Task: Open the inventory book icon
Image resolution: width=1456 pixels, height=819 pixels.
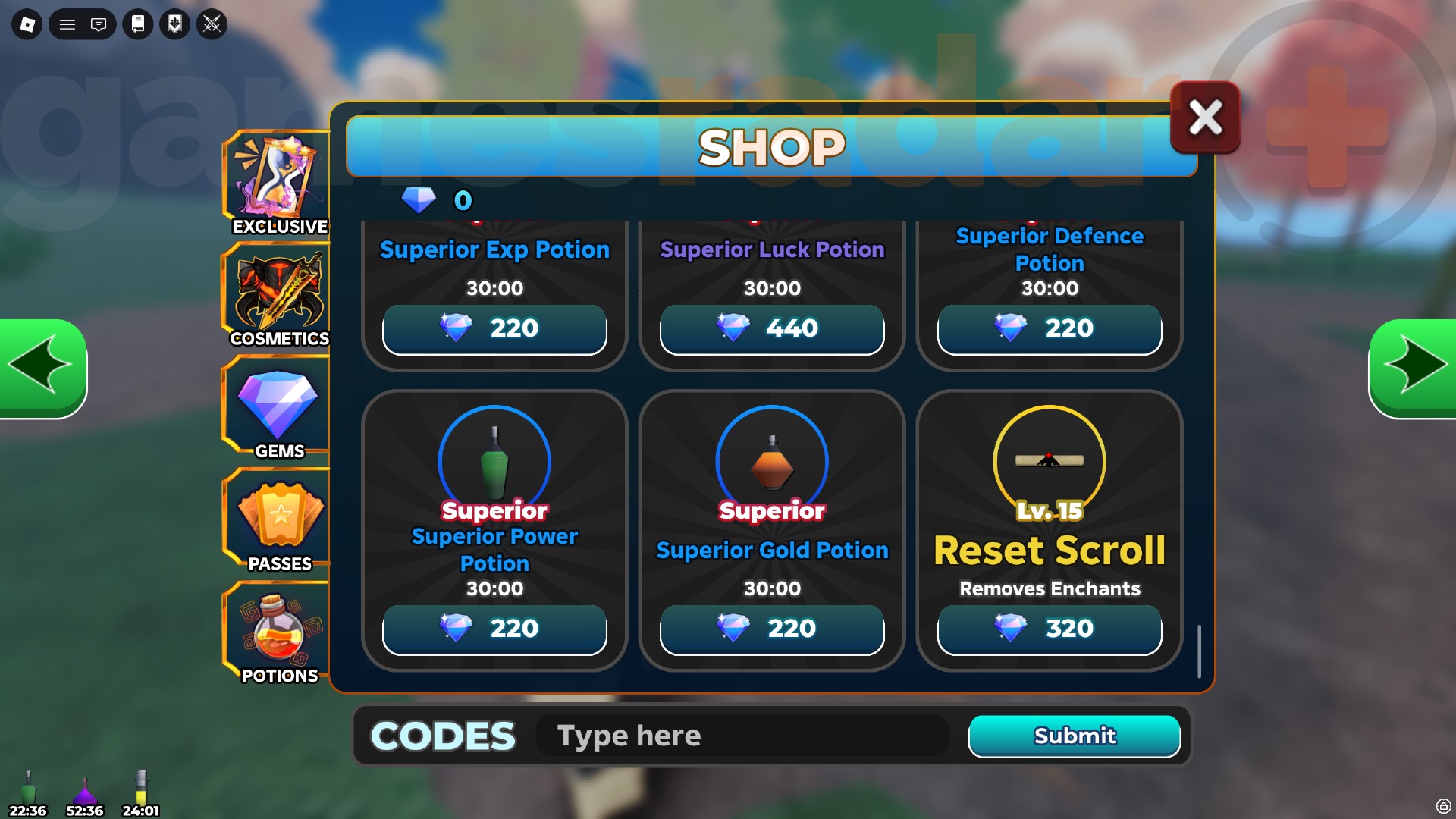Action: [x=138, y=24]
